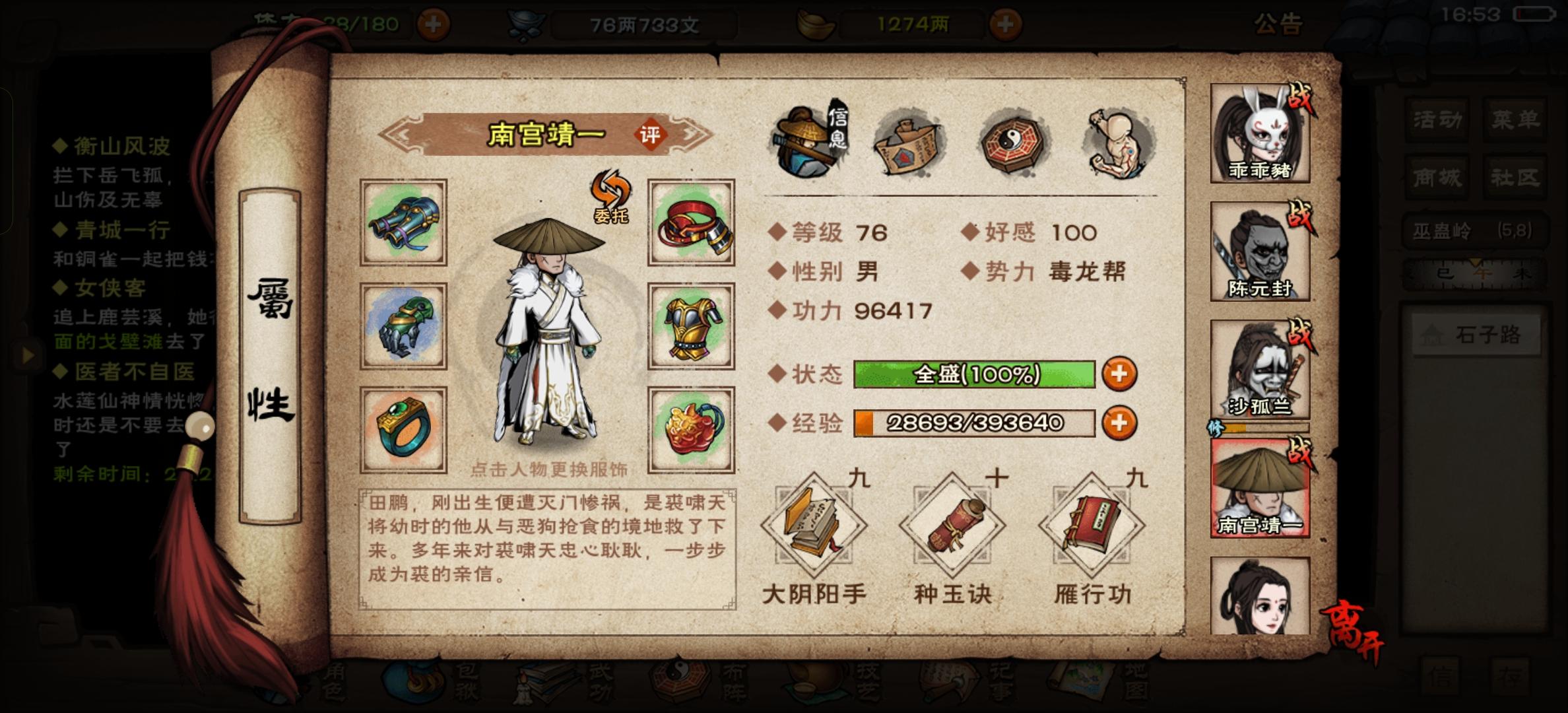This screenshot has height=713, width=1568.
Task: Expand the 菜单 menu panel
Action: click(x=1516, y=119)
